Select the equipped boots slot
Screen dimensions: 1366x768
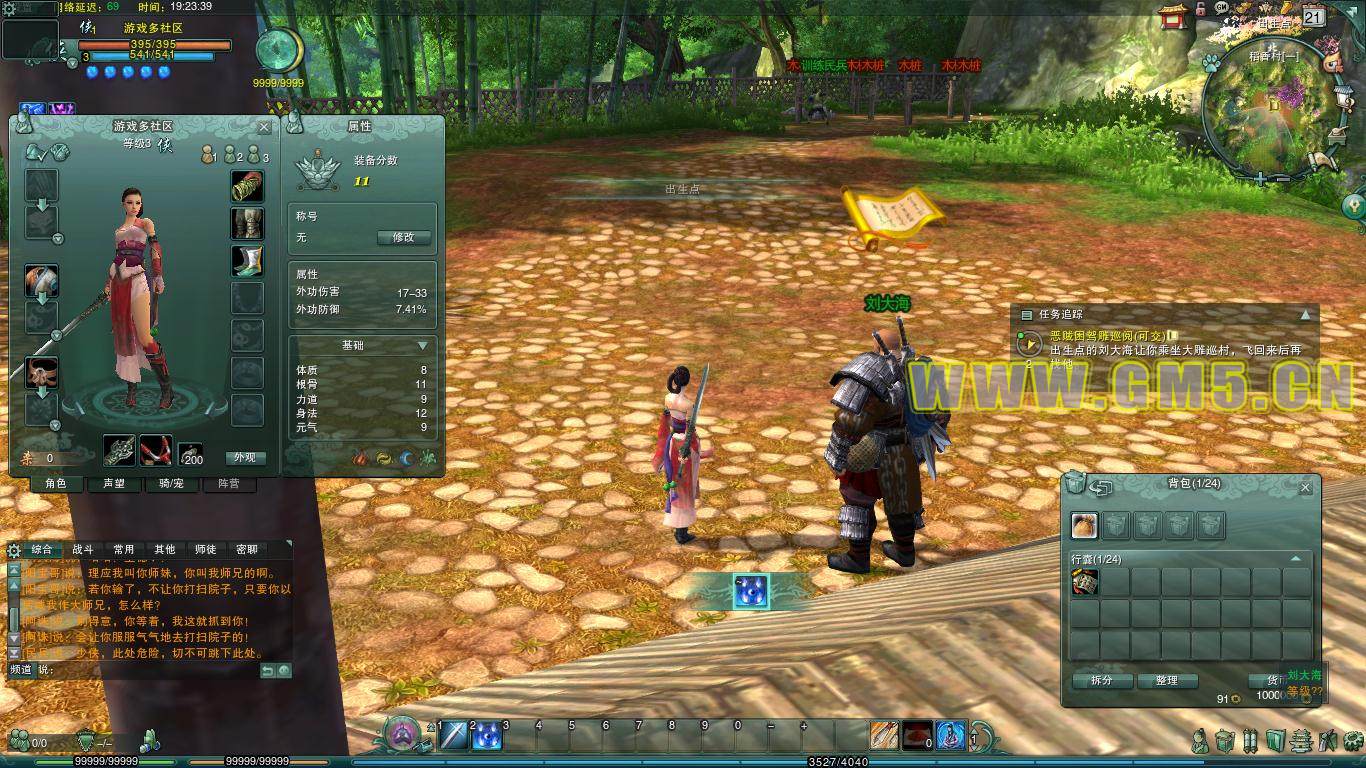(247, 260)
